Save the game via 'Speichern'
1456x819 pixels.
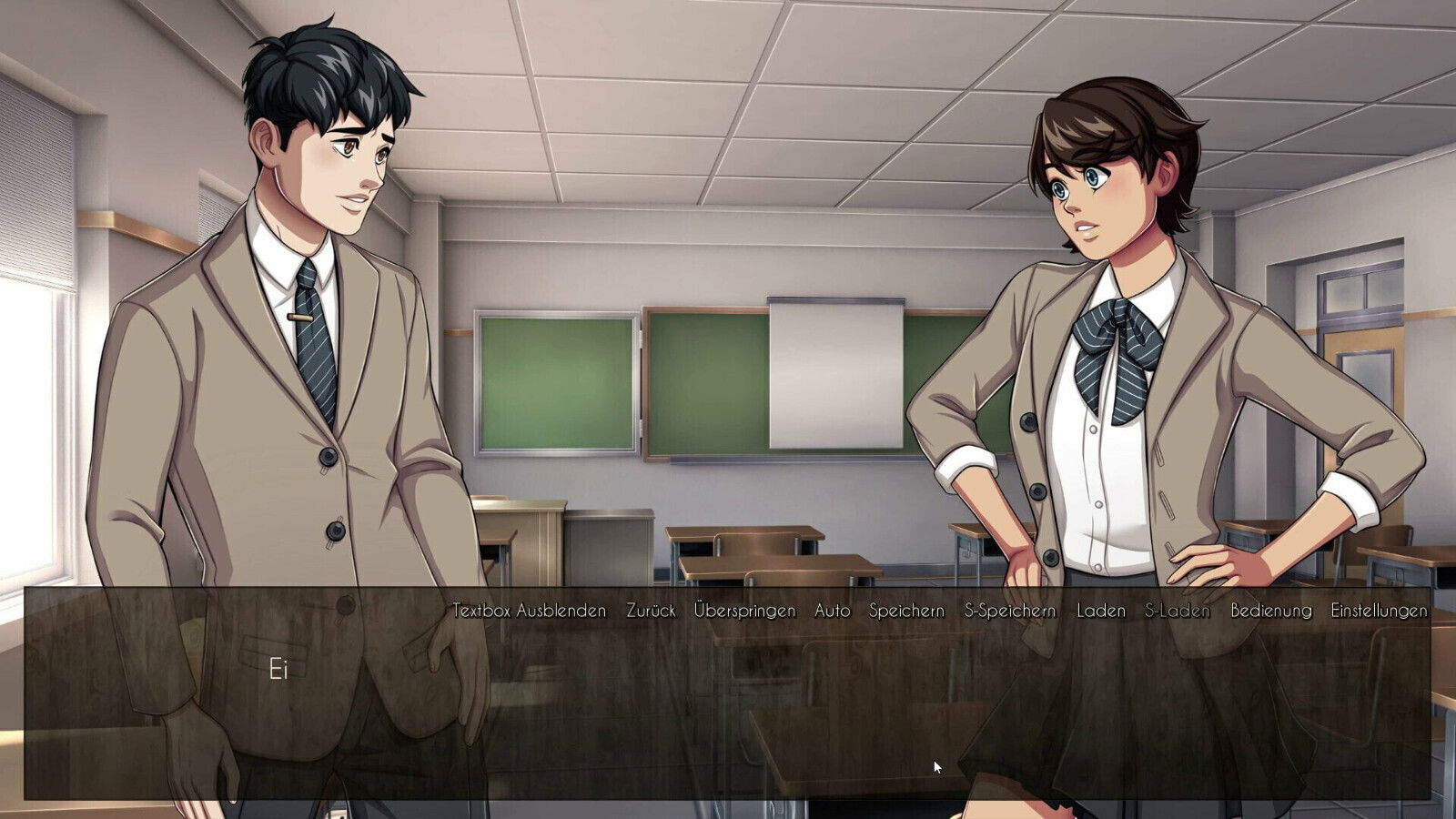coord(905,612)
